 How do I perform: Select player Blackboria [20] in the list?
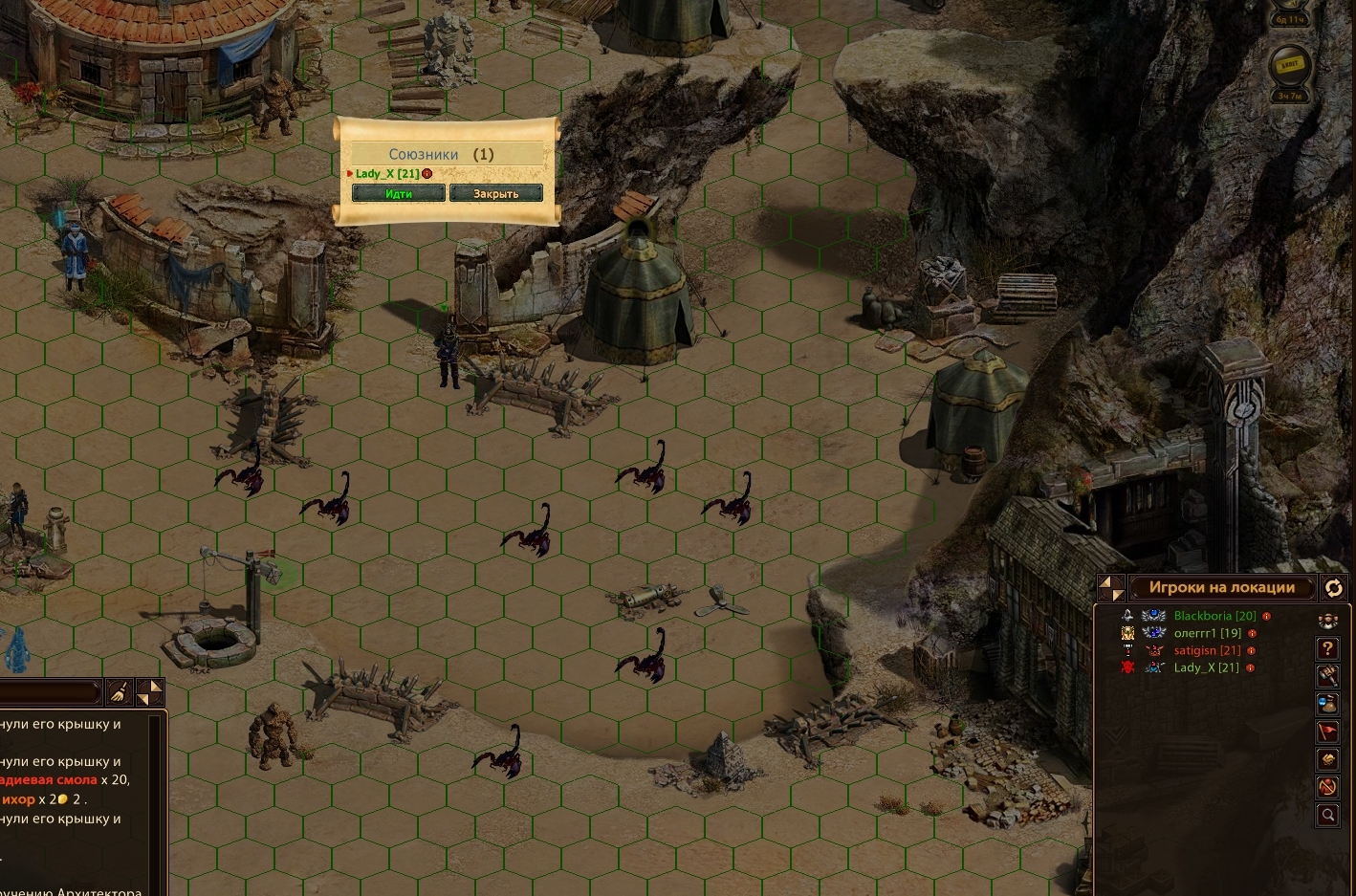1214,616
